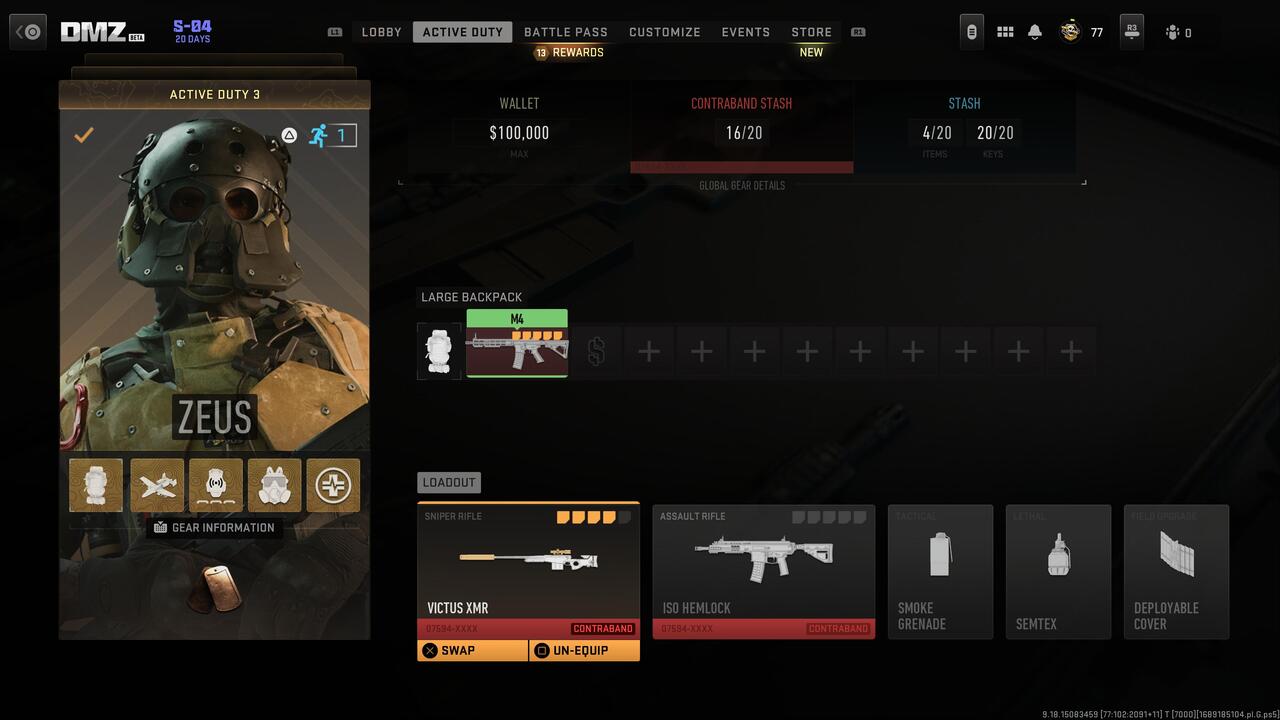This screenshot has width=1280, height=720.
Task: Open the Store menu showing NEW
Action: pyautogui.click(x=811, y=31)
